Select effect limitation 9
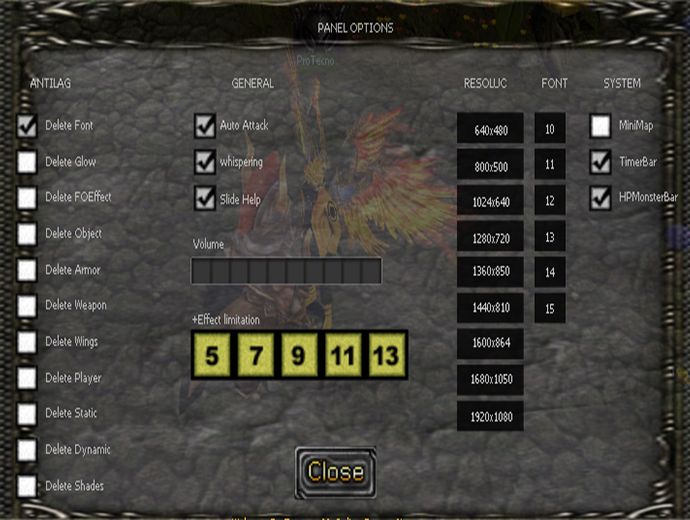The height and width of the screenshot is (520, 690). tap(299, 354)
